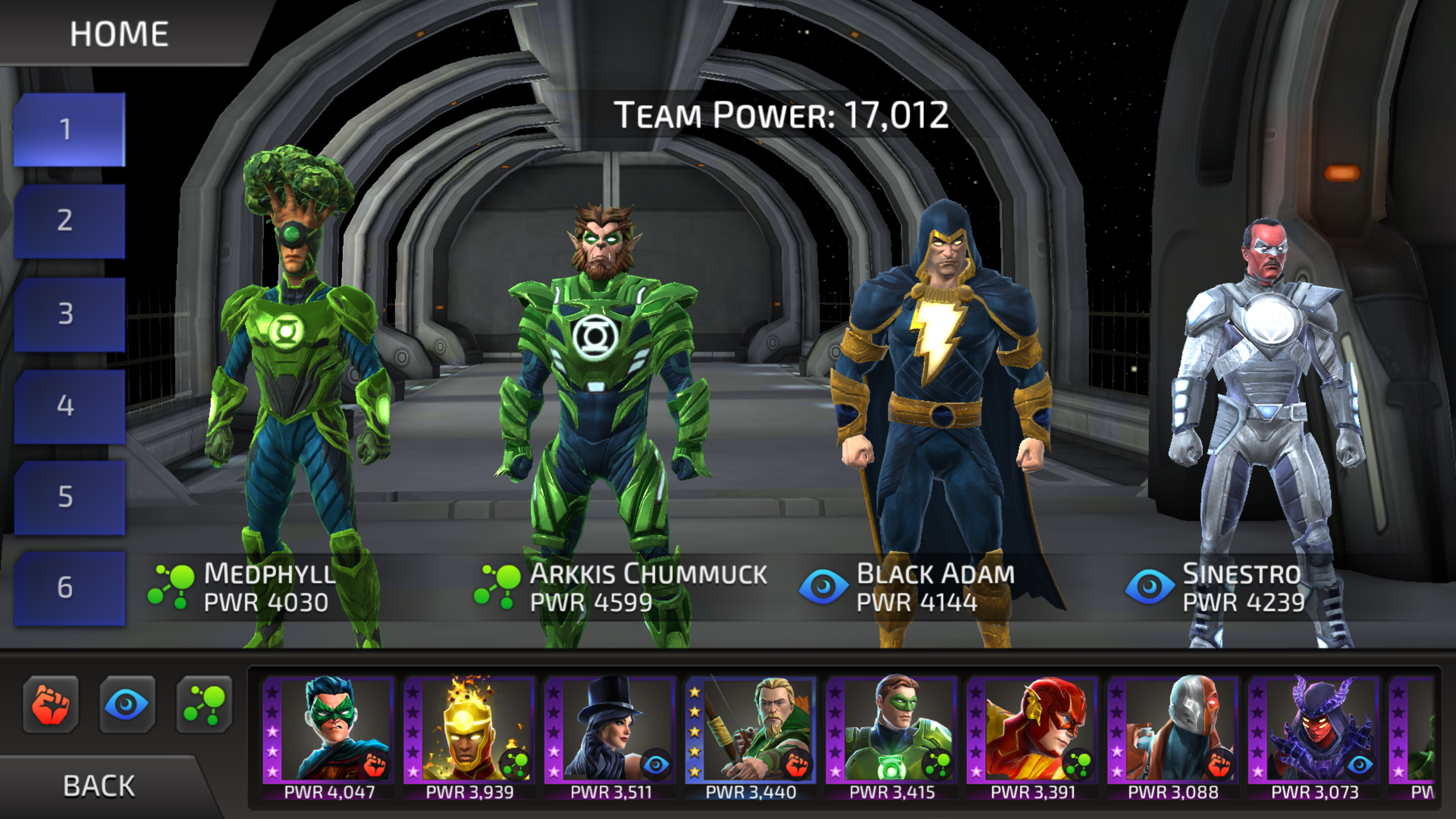Pick the Firestorm hero card PWR 3,939
The height and width of the screenshot is (819, 1456).
(x=469, y=734)
